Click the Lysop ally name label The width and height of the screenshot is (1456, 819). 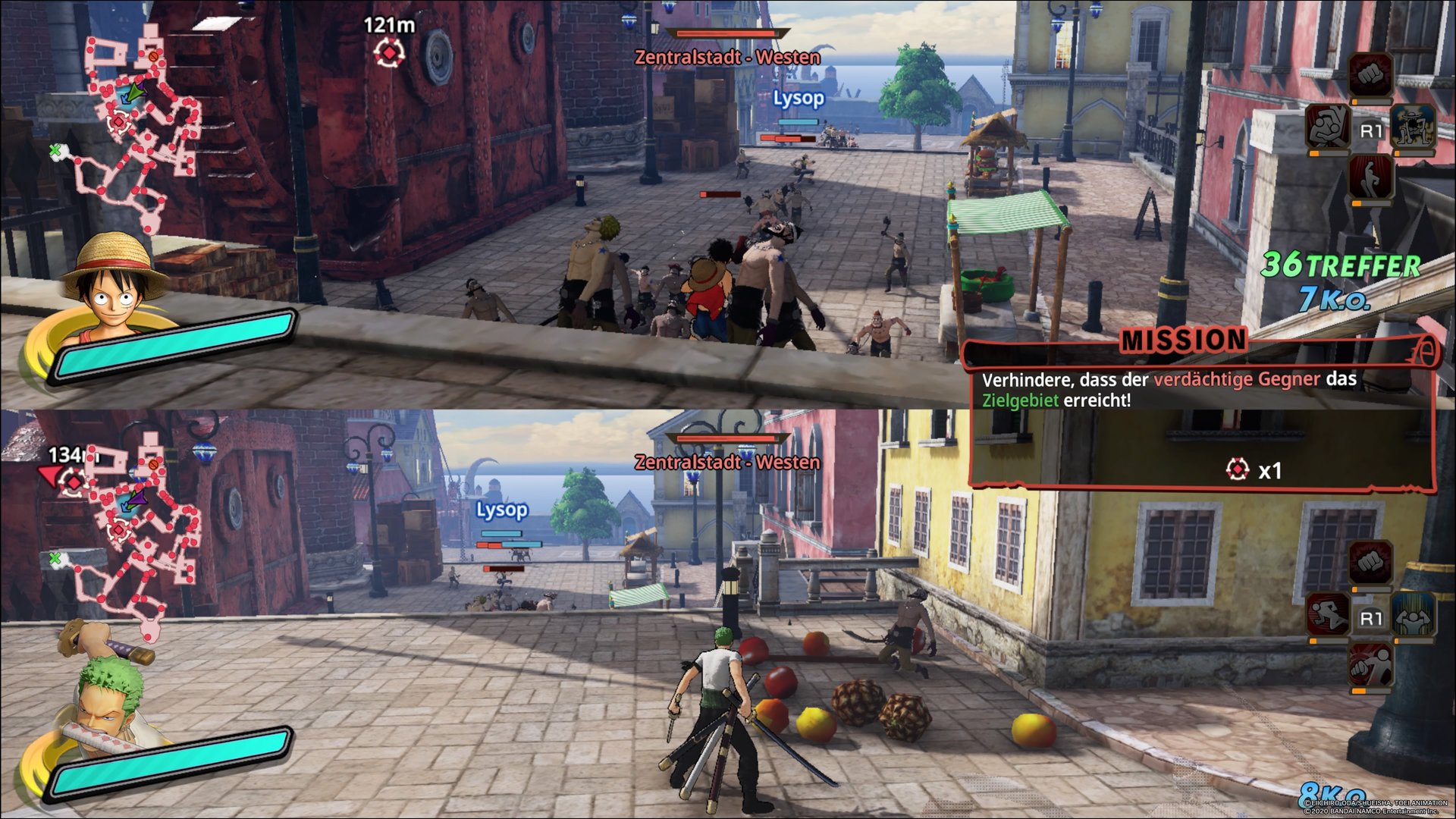pyautogui.click(x=798, y=97)
